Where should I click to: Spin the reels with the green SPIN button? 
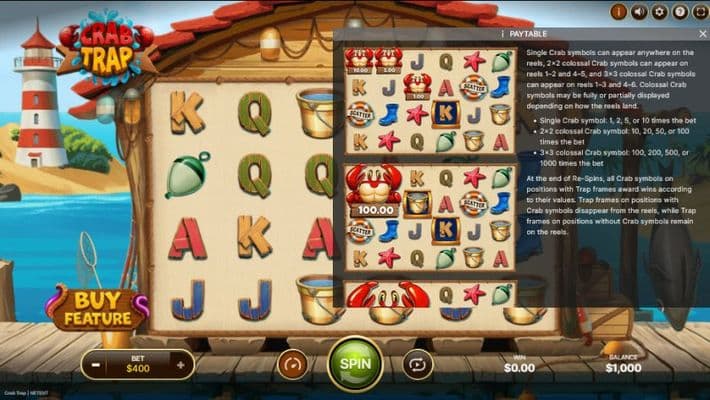355,363
